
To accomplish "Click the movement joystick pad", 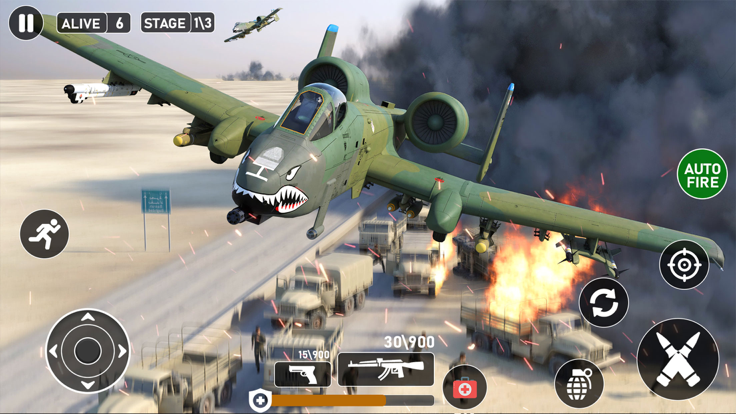I will [x=88, y=351].
